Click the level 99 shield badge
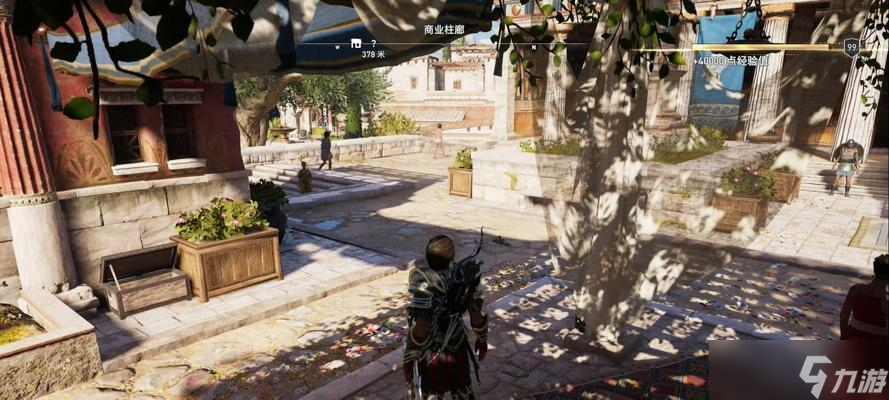Viewport: 889px width, 400px height. (851, 46)
